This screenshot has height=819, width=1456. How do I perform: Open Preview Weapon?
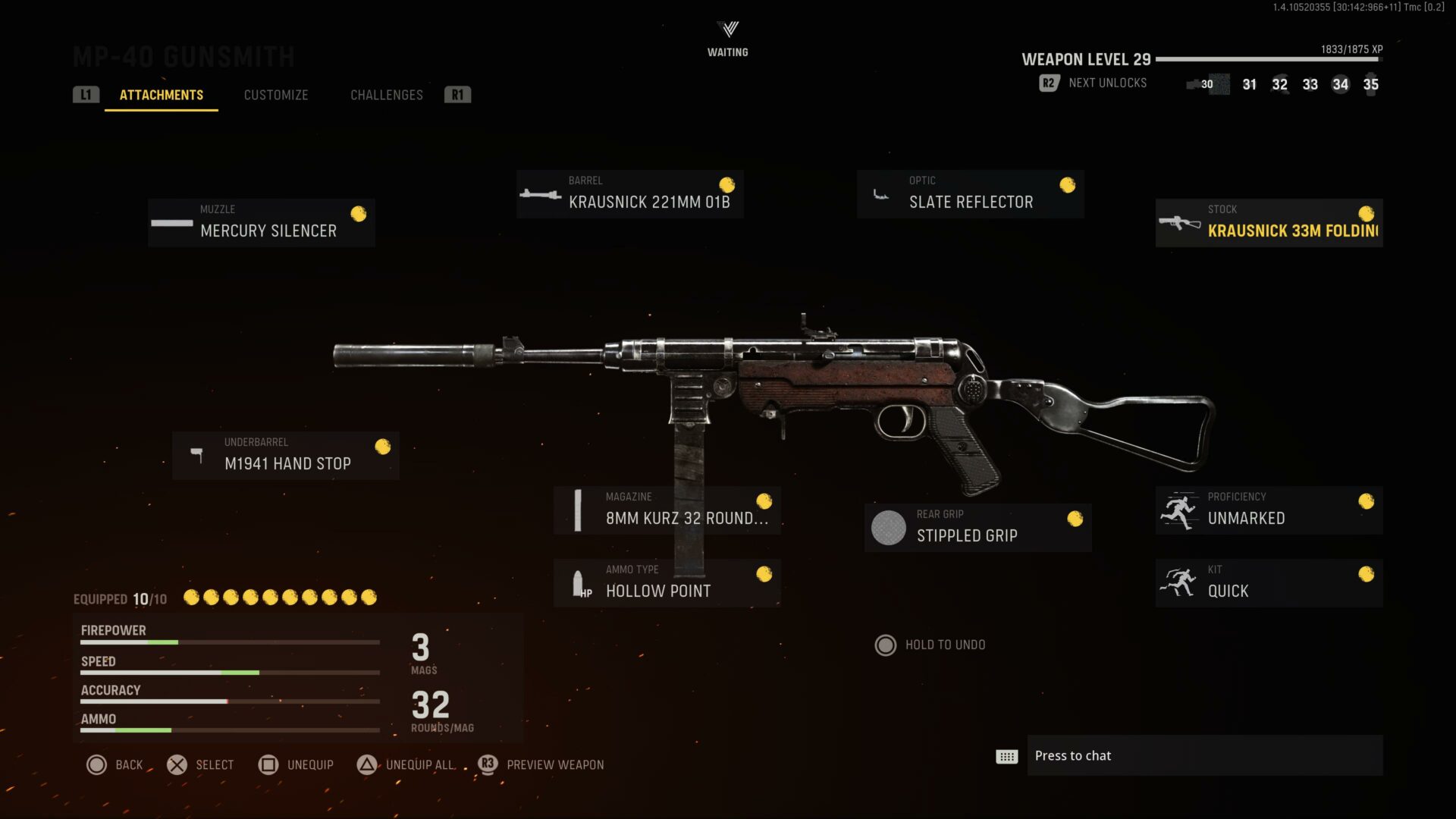[x=541, y=764]
